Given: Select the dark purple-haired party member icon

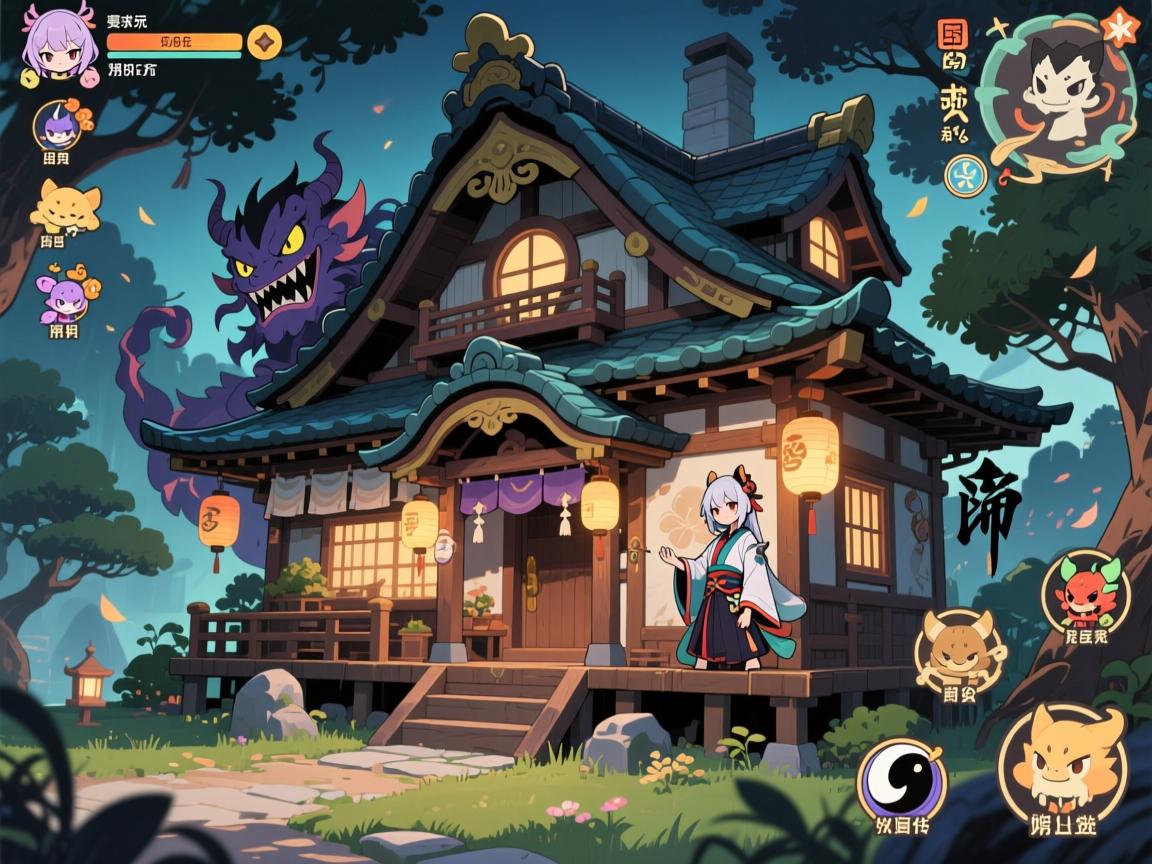Looking at the screenshot, I should pyautogui.click(x=58, y=126).
